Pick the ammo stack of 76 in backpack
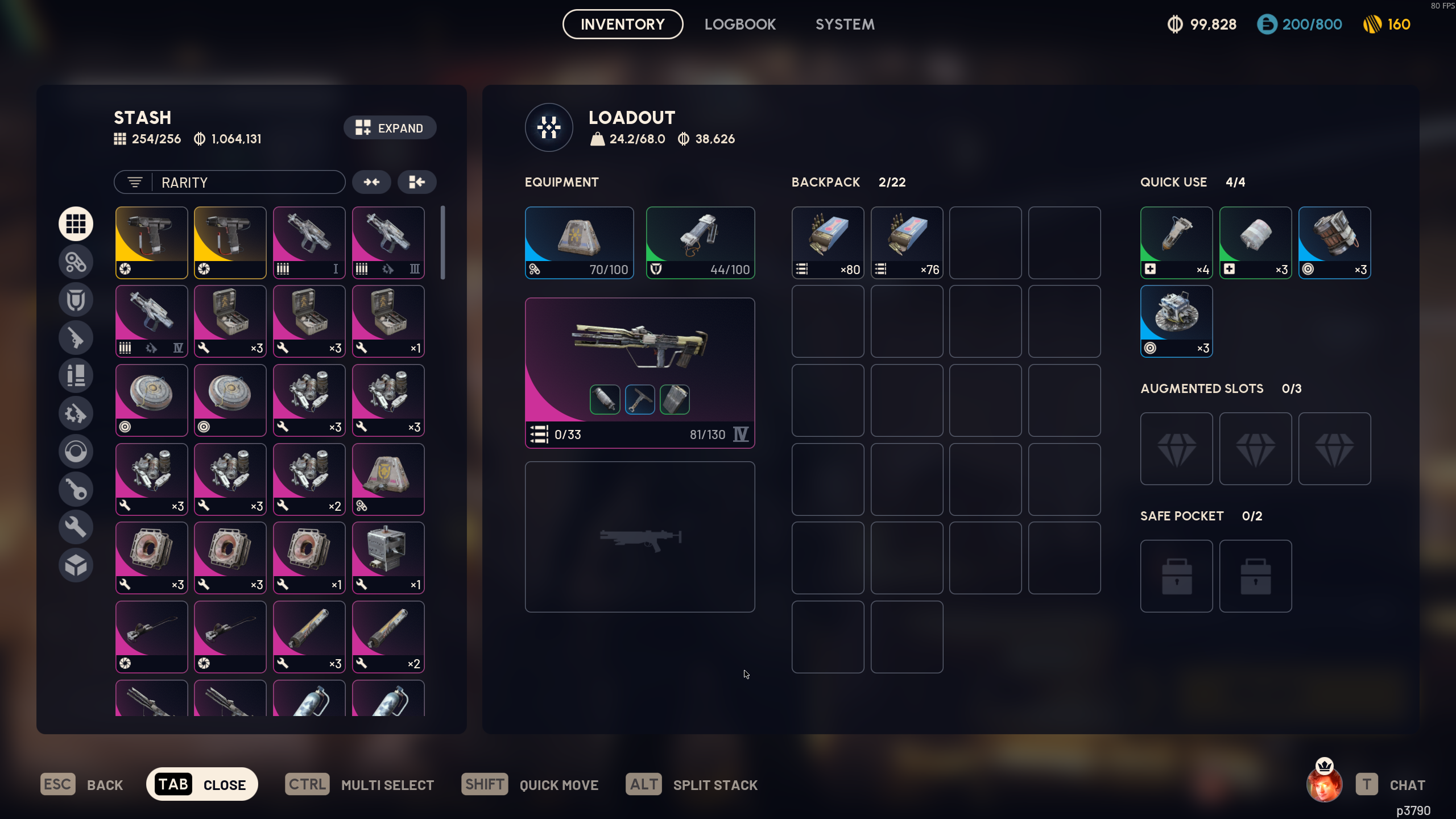The width and height of the screenshot is (1456, 819). point(907,242)
